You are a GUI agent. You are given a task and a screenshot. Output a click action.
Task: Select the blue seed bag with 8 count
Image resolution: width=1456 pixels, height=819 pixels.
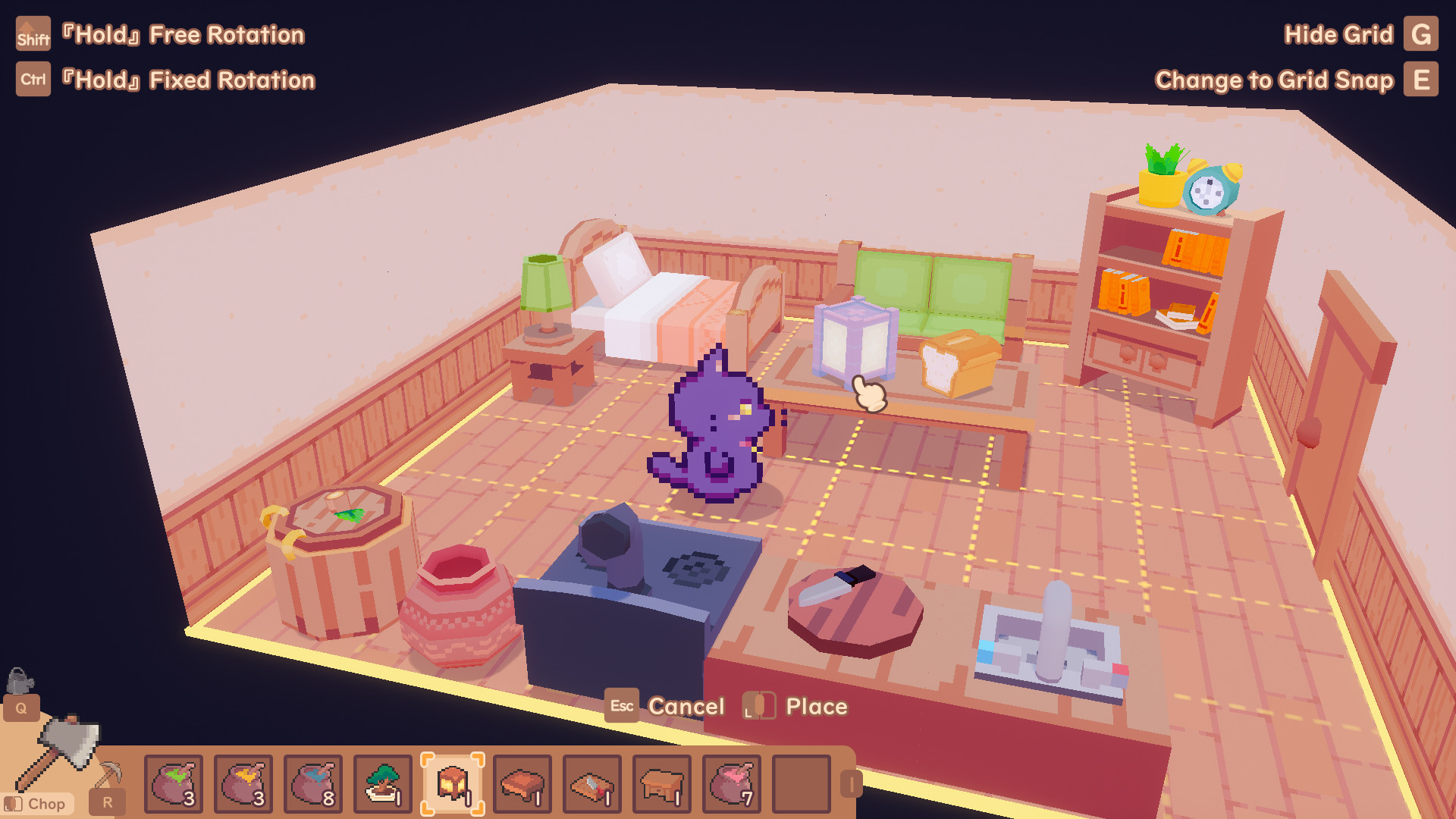(x=312, y=783)
